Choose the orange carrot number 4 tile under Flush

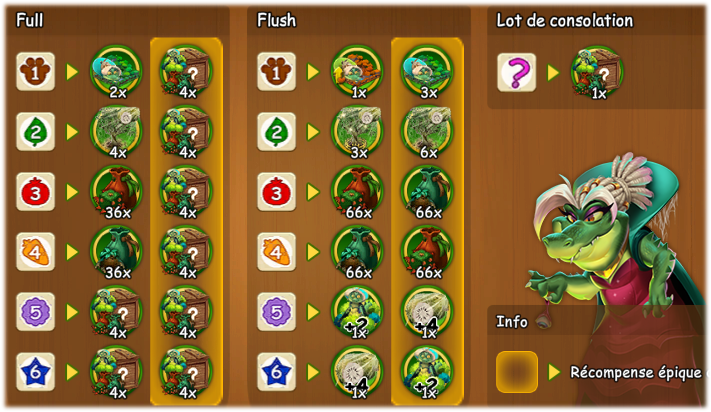click(x=276, y=252)
